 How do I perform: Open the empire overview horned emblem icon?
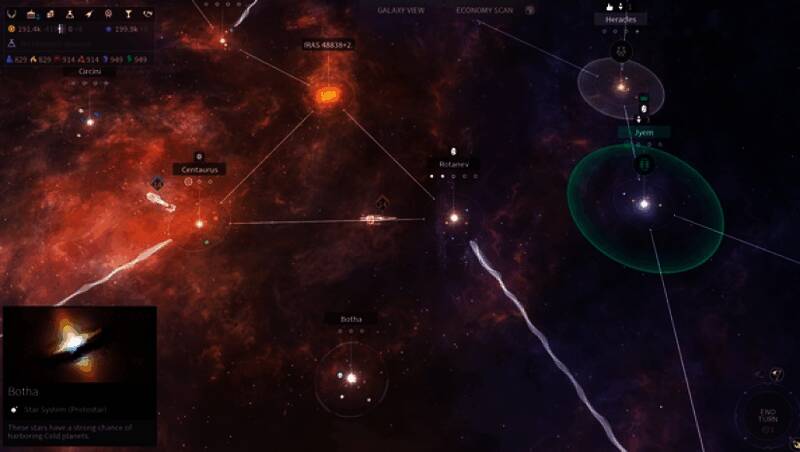pos(12,14)
